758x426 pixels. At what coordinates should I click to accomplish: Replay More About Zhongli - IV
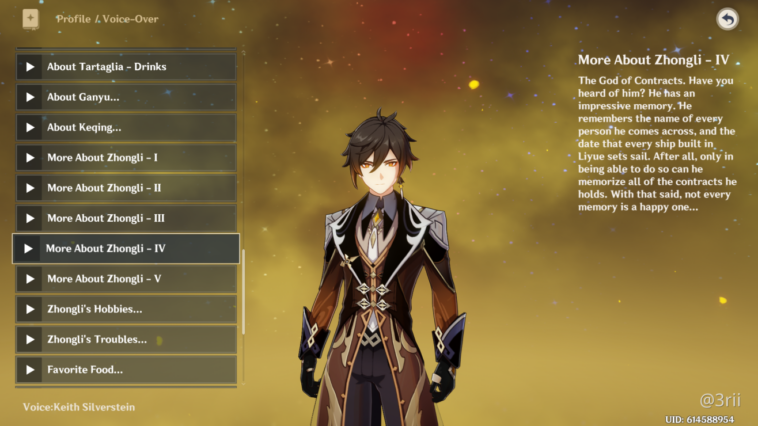[127, 248]
